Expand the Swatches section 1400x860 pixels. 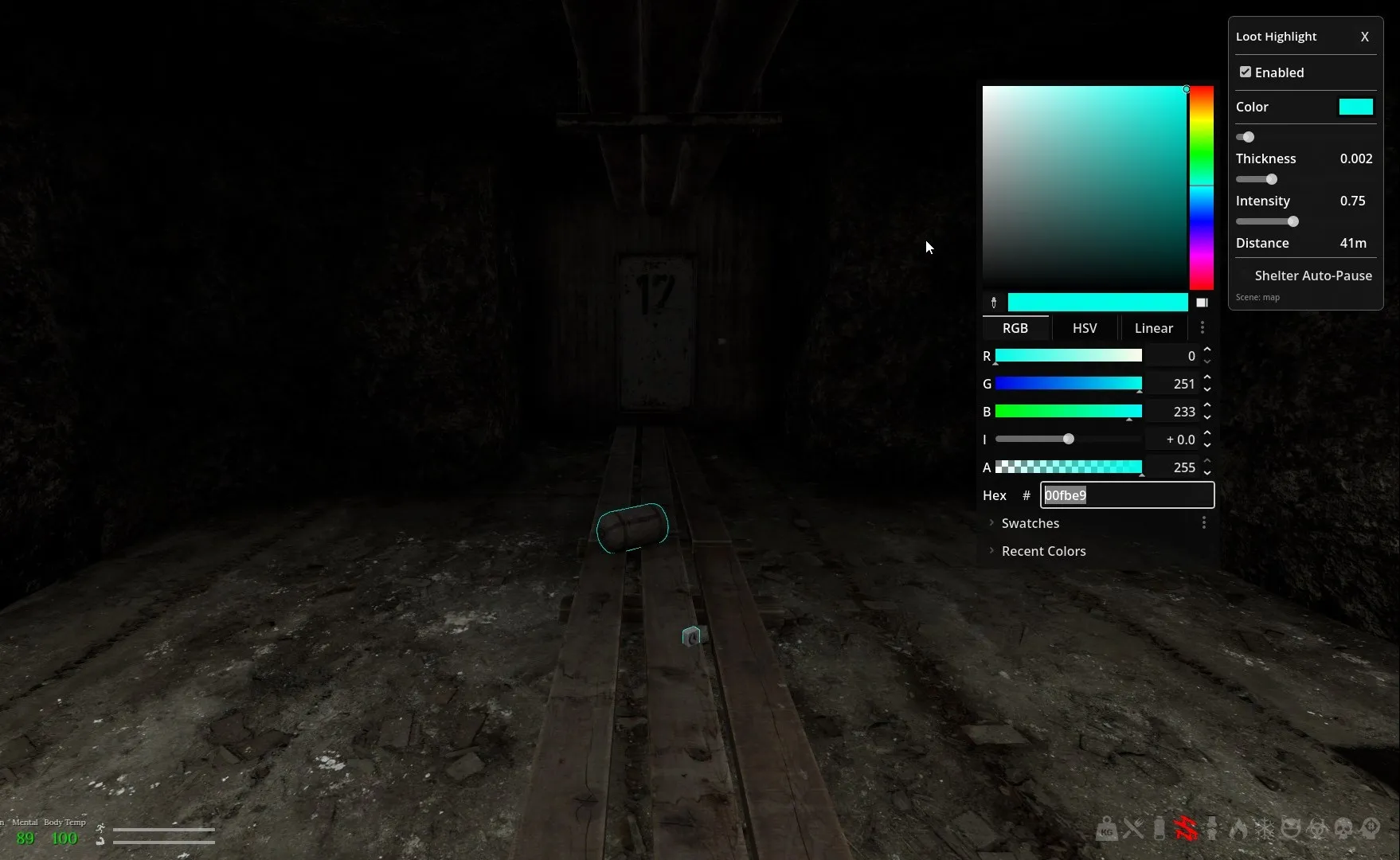[x=1030, y=523]
